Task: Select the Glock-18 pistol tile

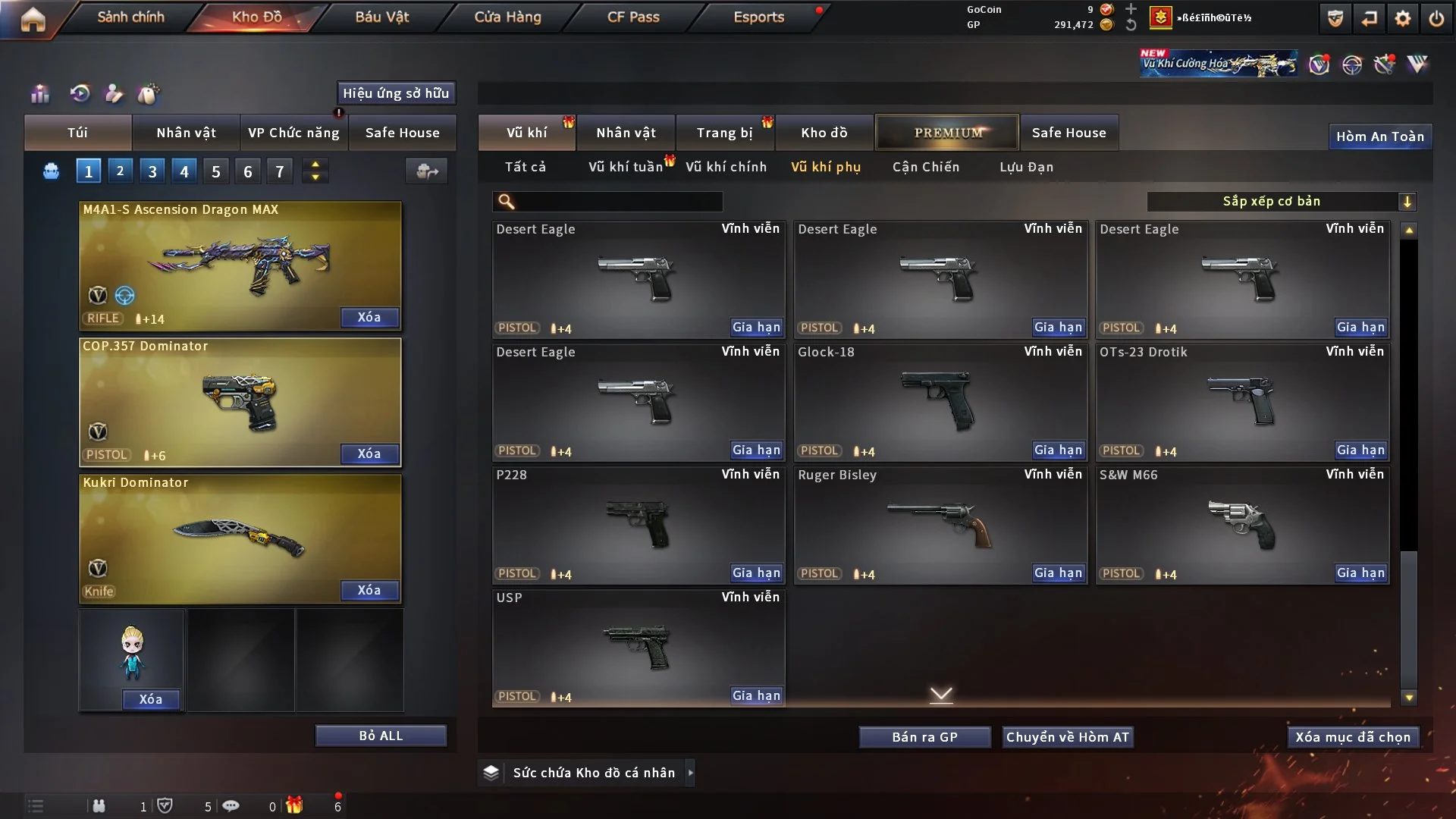Action: (x=940, y=402)
